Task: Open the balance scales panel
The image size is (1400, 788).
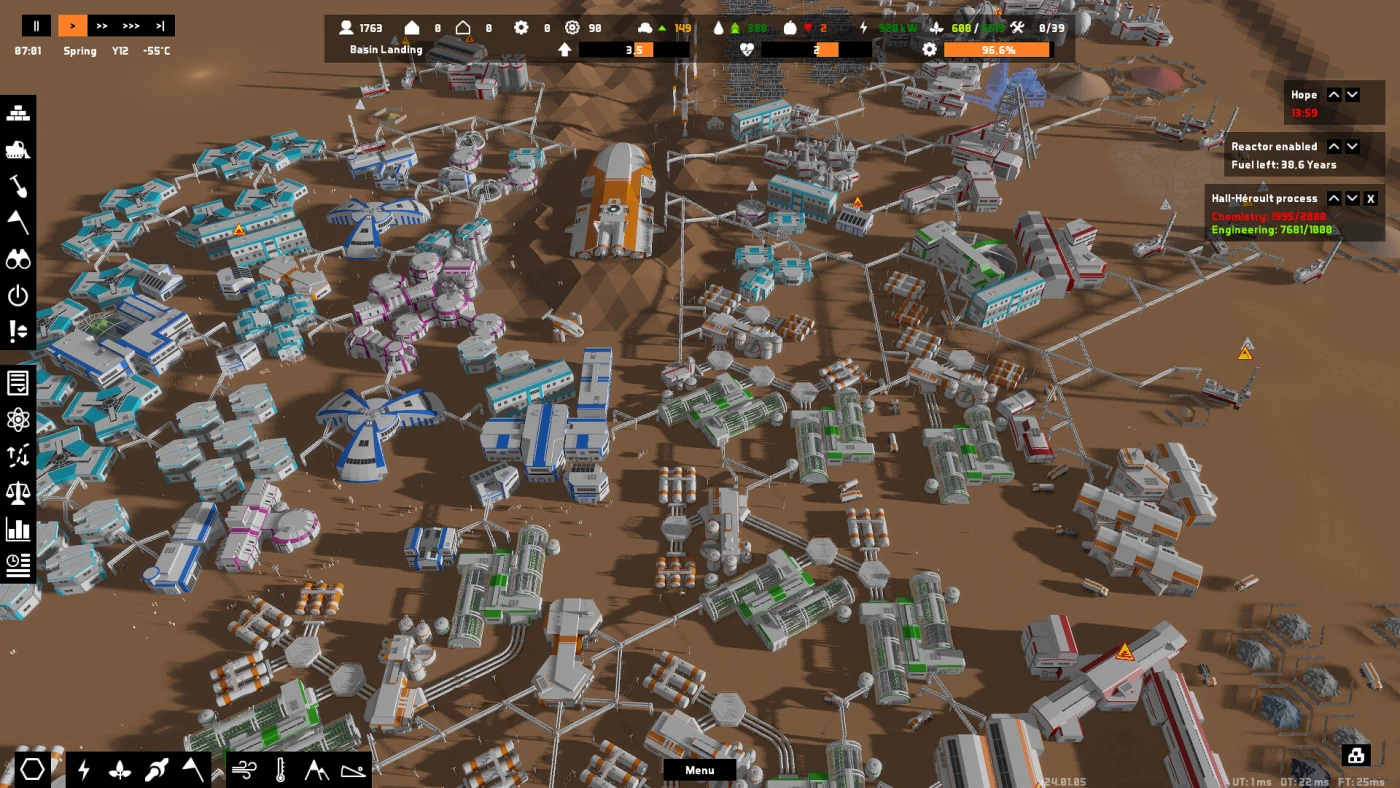Action: (18, 492)
